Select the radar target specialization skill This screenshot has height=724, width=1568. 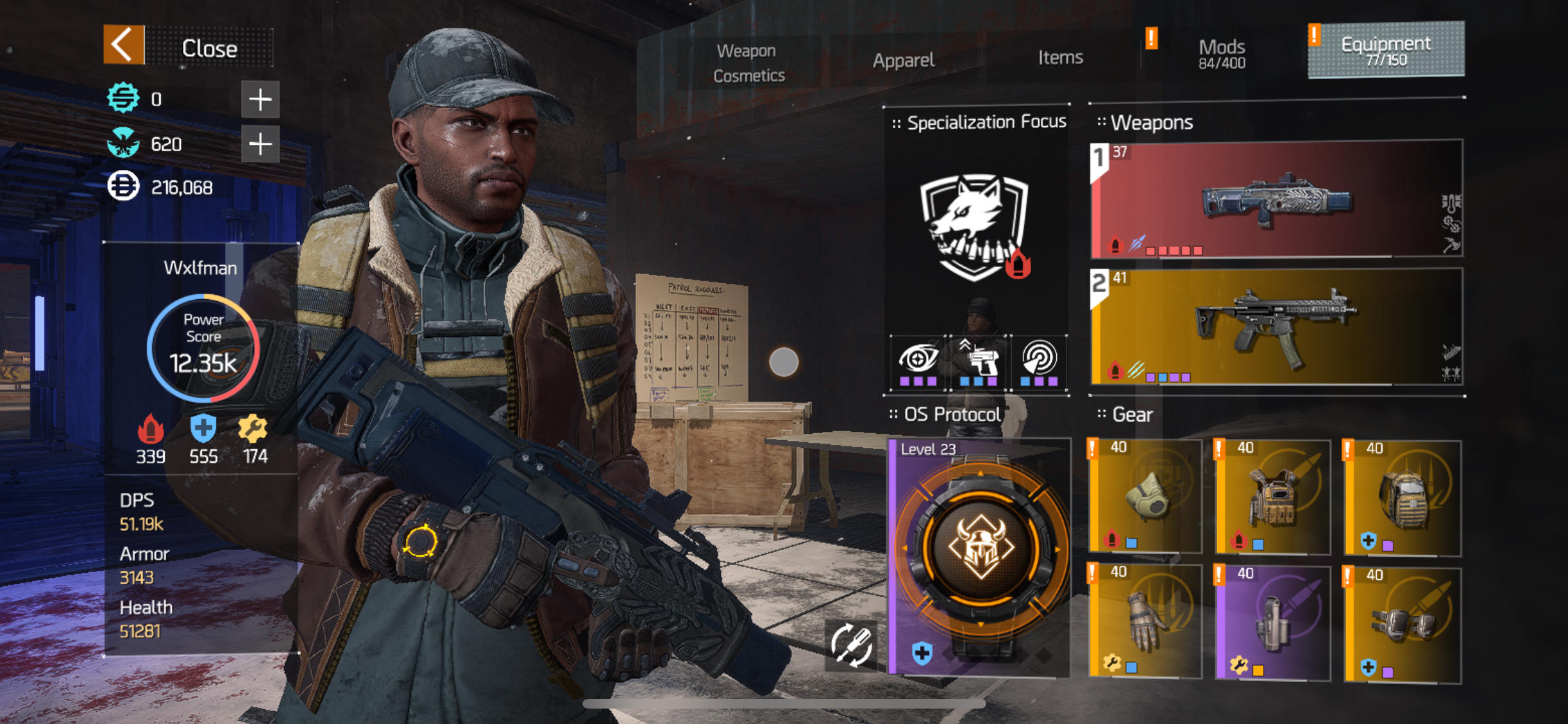1039,362
